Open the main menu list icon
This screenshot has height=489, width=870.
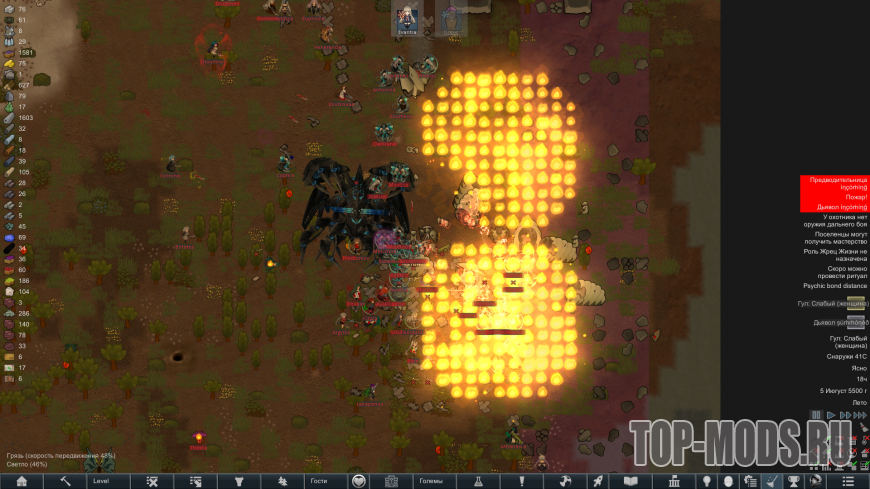point(848,481)
